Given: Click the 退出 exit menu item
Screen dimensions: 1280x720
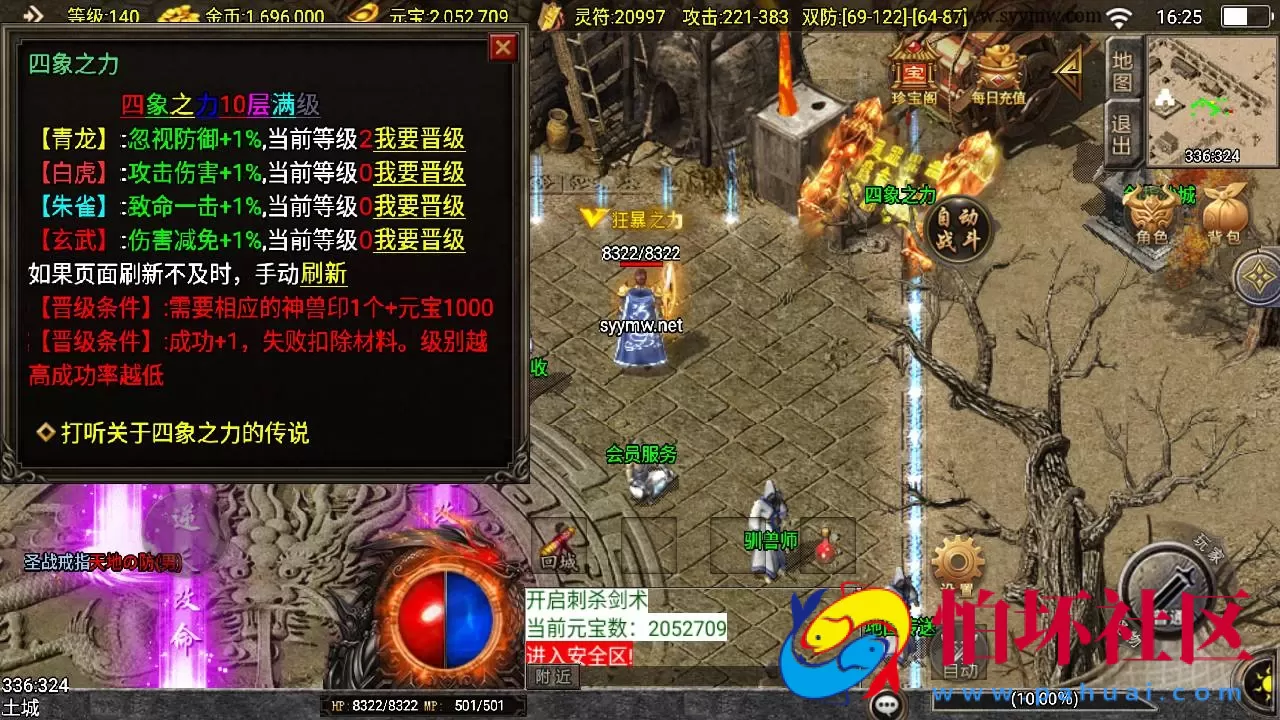Looking at the screenshot, I should [x=1122, y=133].
